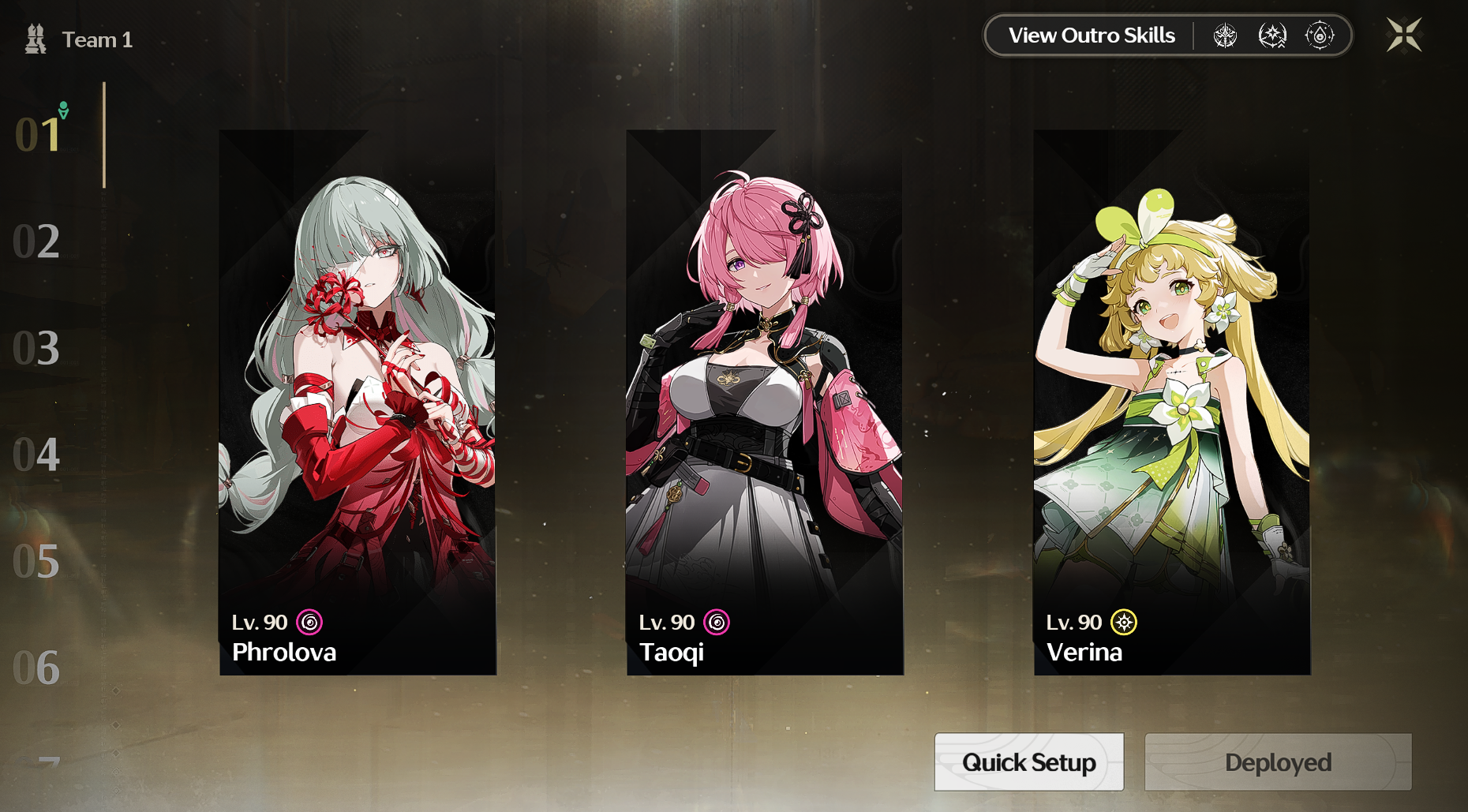Click the Havoc element icon next to Taoqi's level
1468x812 pixels.
(717, 623)
